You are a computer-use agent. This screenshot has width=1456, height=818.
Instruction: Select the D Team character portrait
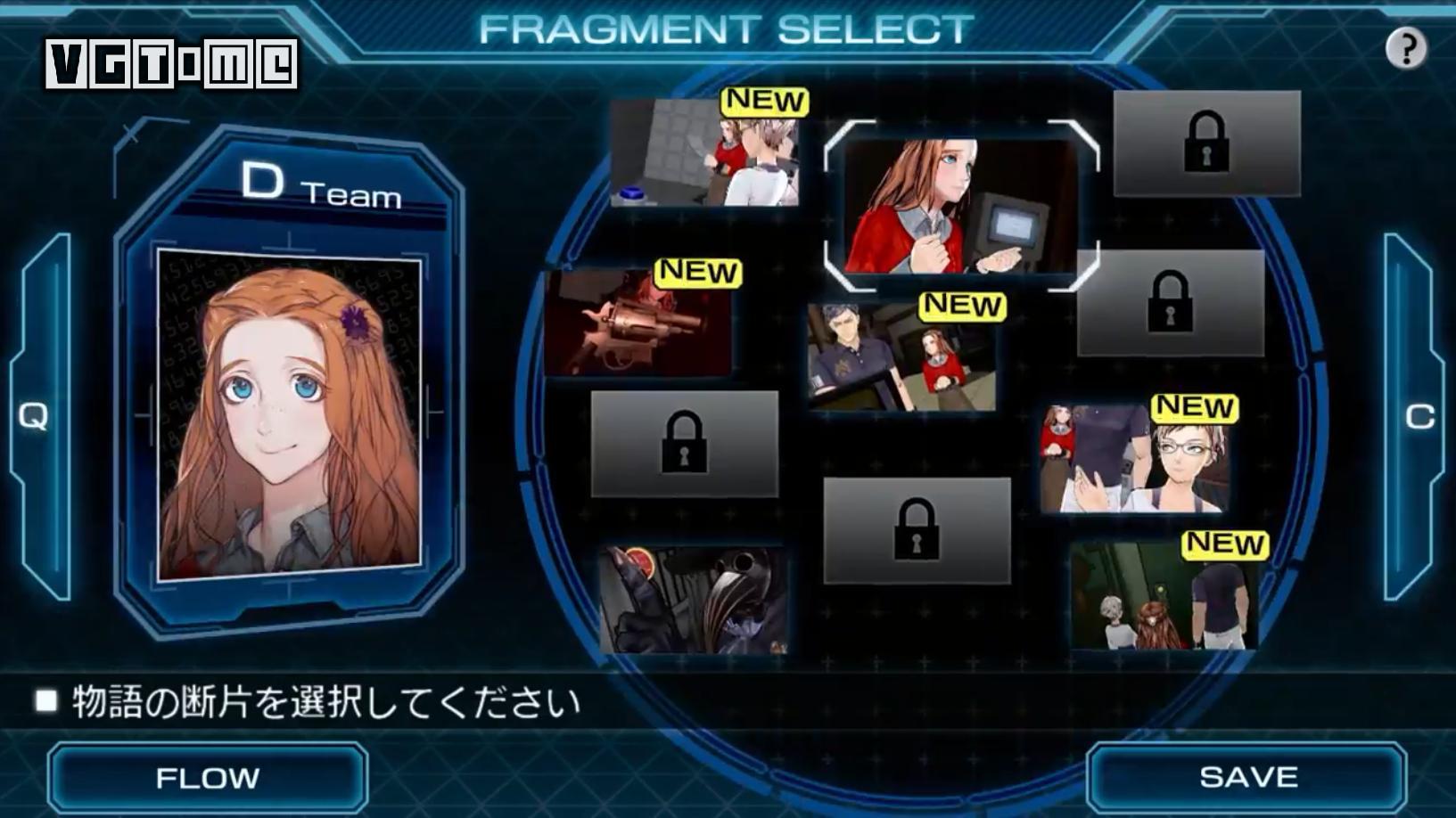coord(289,414)
